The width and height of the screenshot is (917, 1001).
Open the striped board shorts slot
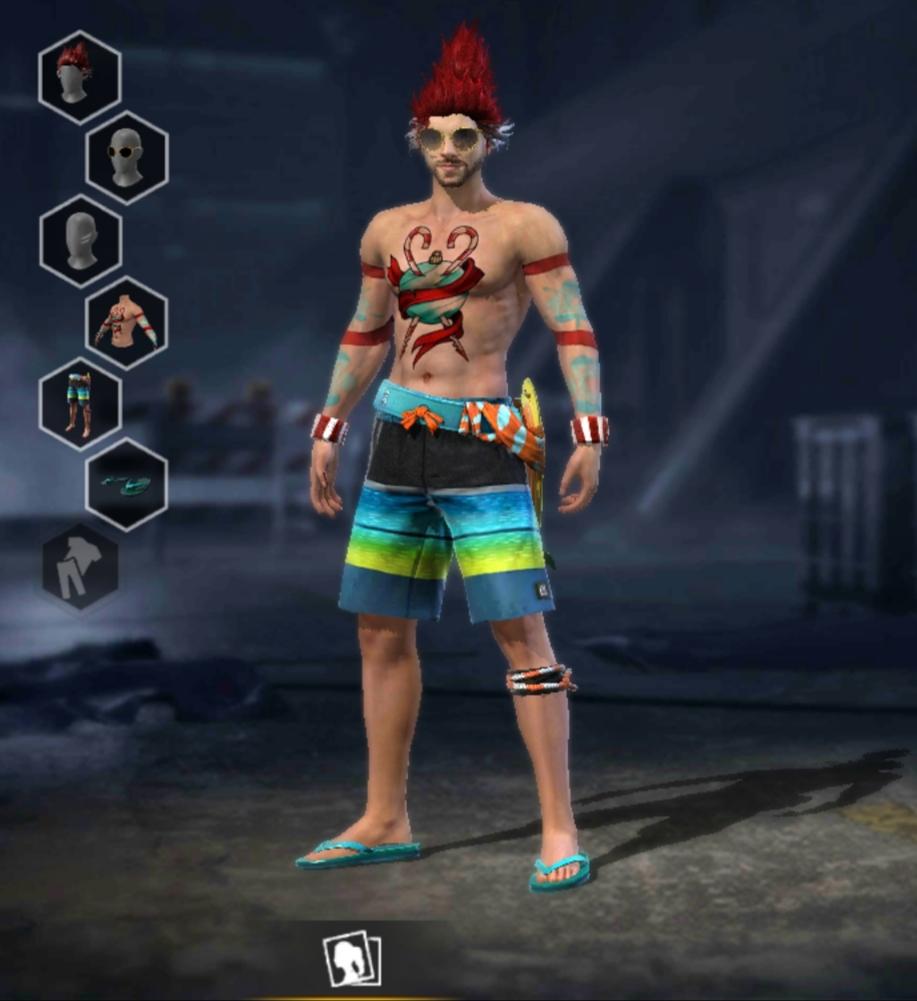coord(80,404)
